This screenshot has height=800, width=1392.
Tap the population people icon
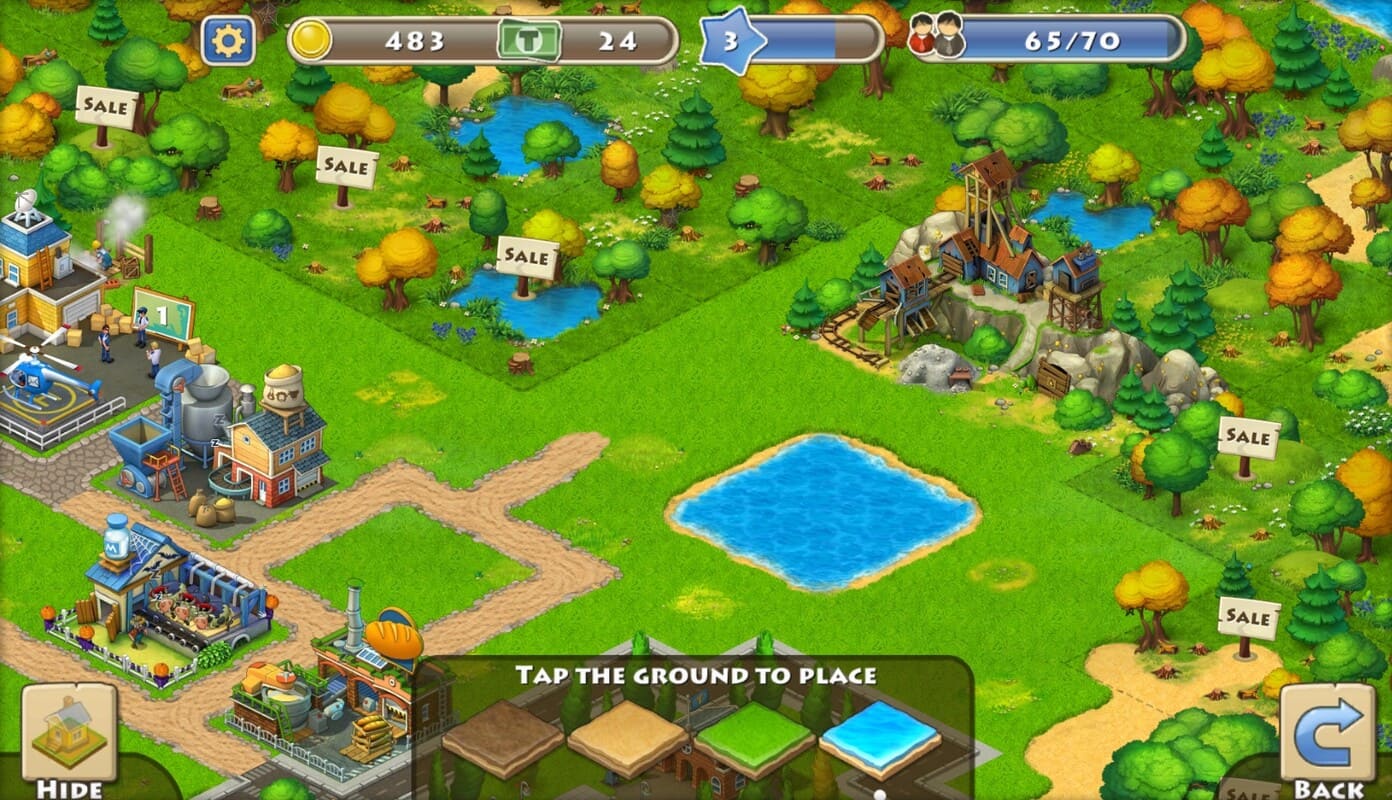coord(936,40)
